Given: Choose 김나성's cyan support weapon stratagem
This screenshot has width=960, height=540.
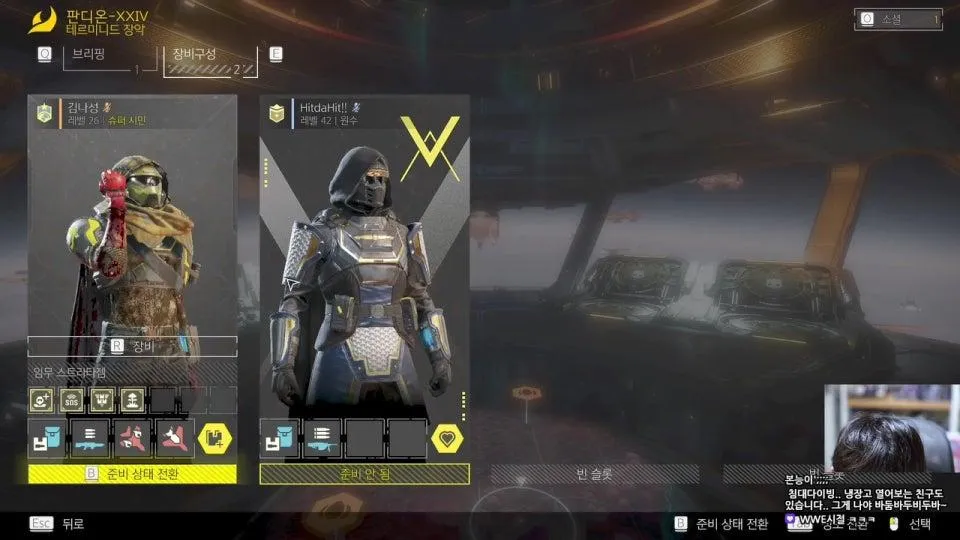Looking at the screenshot, I should point(90,438).
